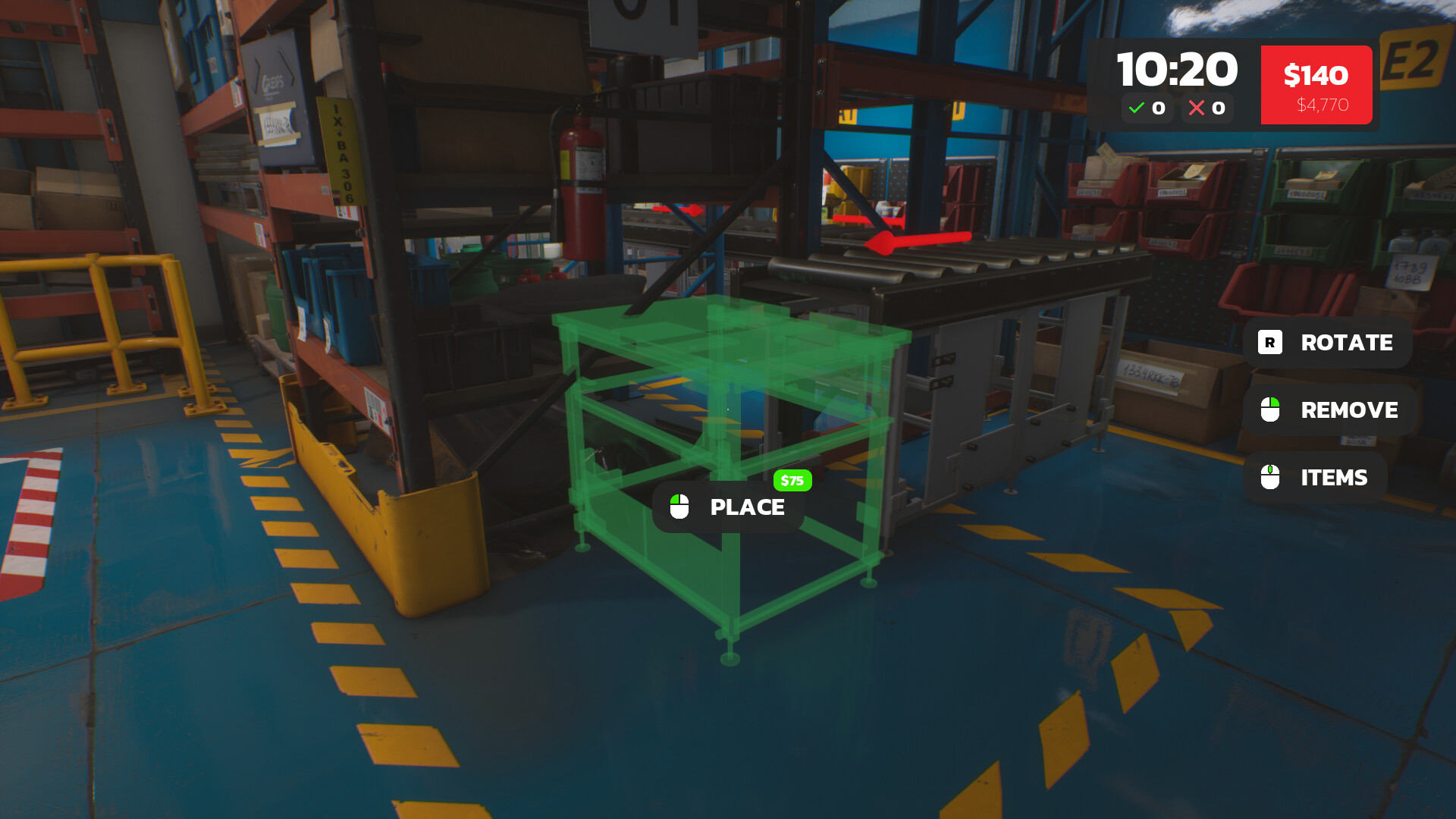Click the red $140 money panel
The width and height of the screenshot is (1456, 819).
1316,85
